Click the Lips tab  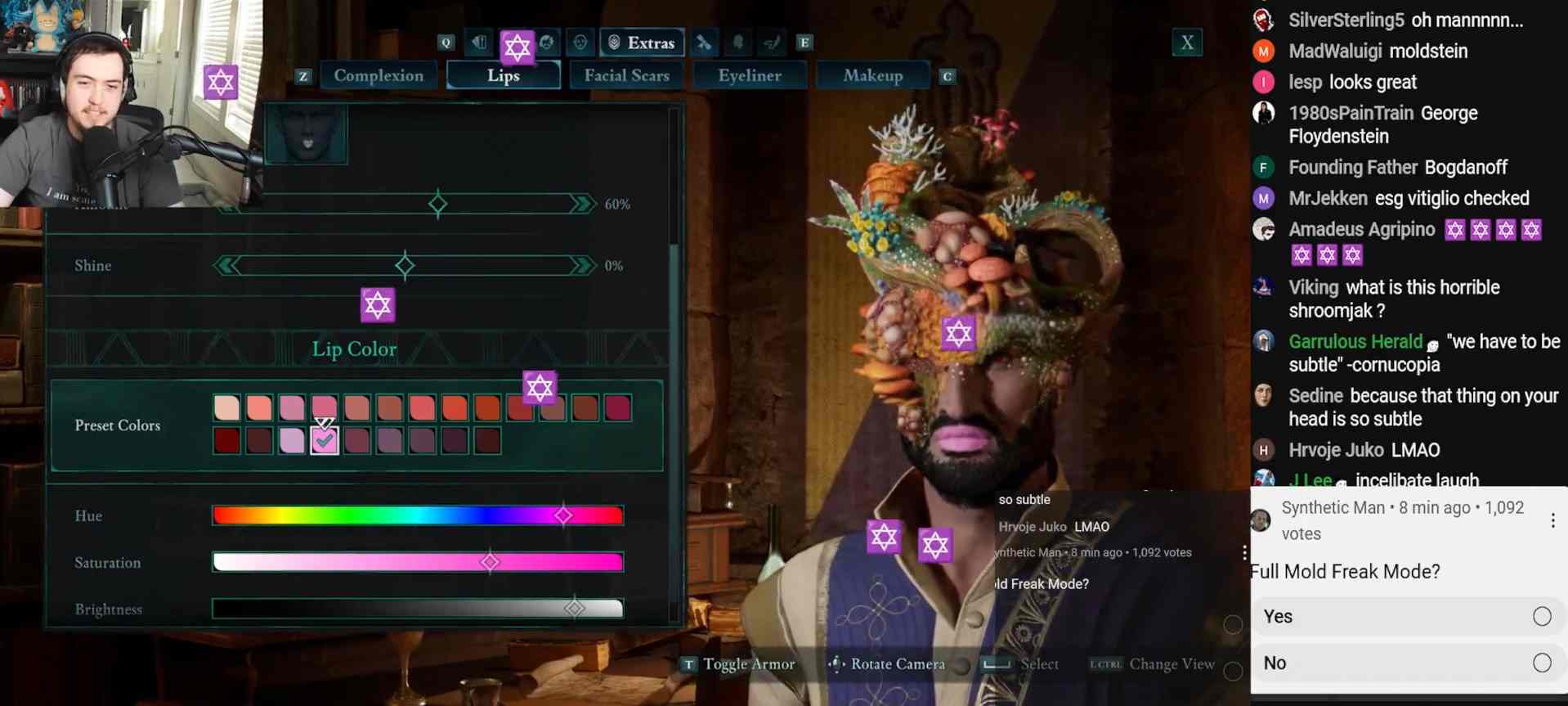tap(504, 76)
